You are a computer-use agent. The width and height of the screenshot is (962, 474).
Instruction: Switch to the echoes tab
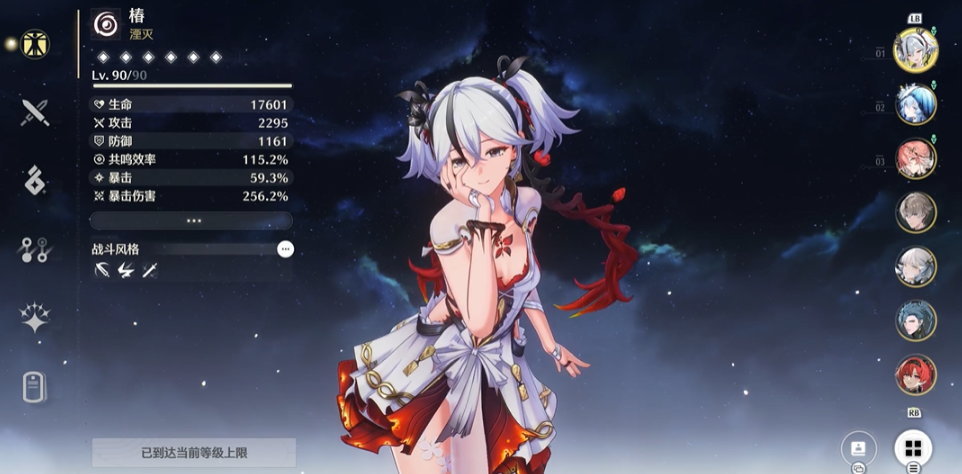36,181
